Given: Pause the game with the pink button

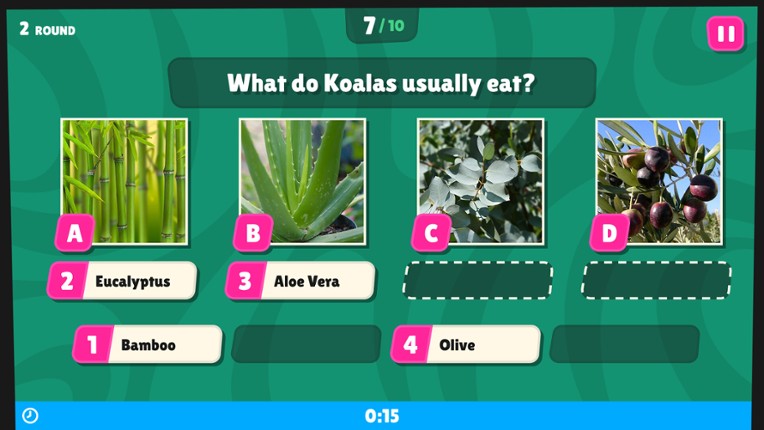Looking at the screenshot, I should tap(725, 34).
